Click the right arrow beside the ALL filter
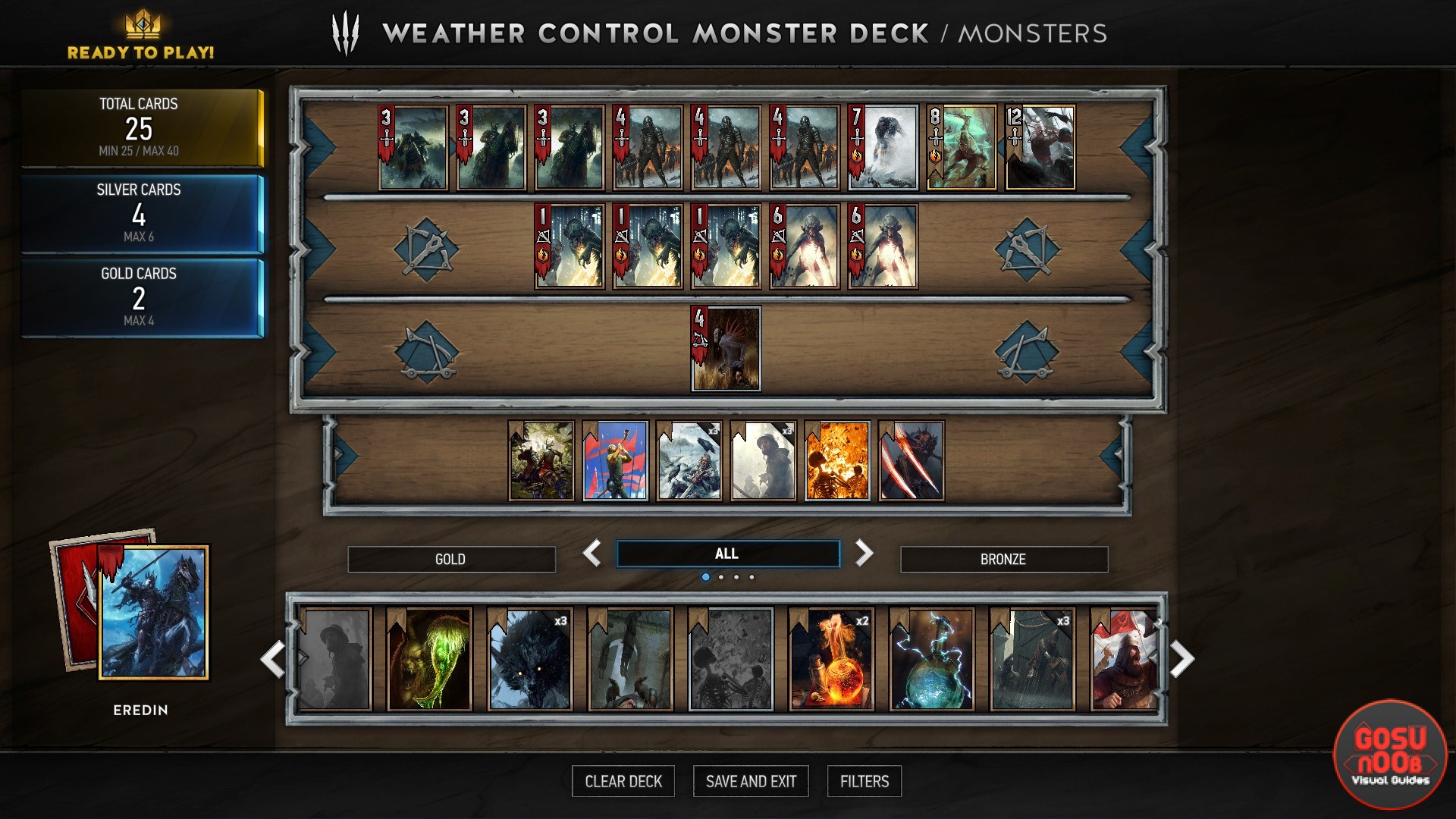 (863, 554)
